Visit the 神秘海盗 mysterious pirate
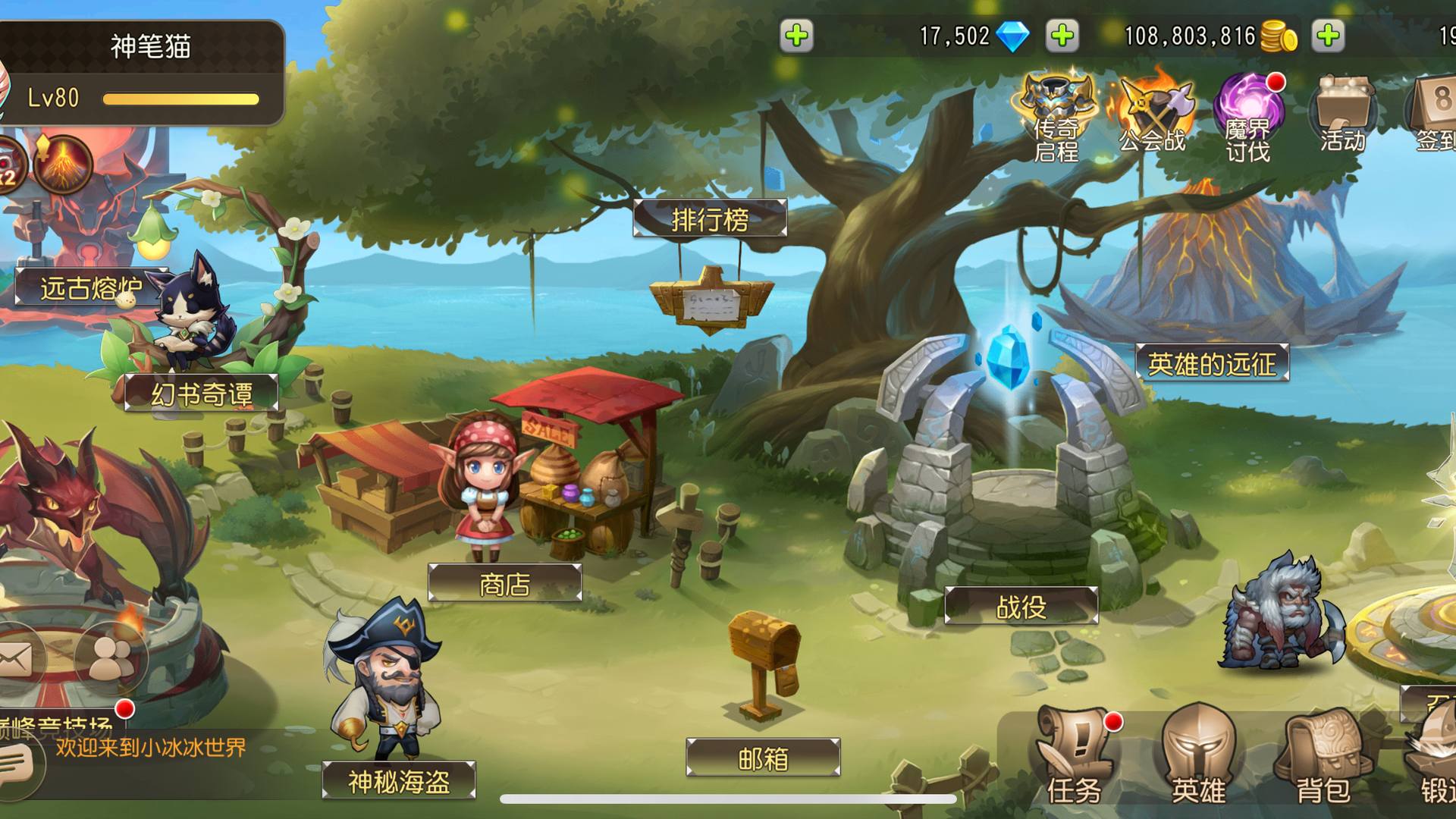 [399, 780]
